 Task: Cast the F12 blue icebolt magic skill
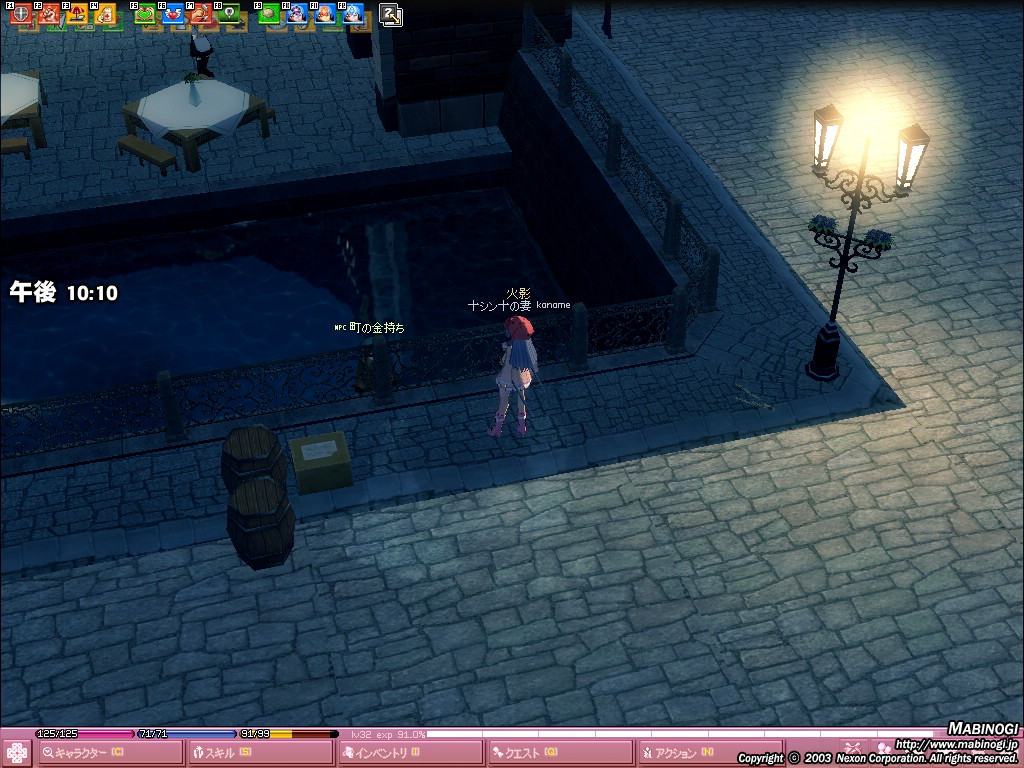pos(352,15)
